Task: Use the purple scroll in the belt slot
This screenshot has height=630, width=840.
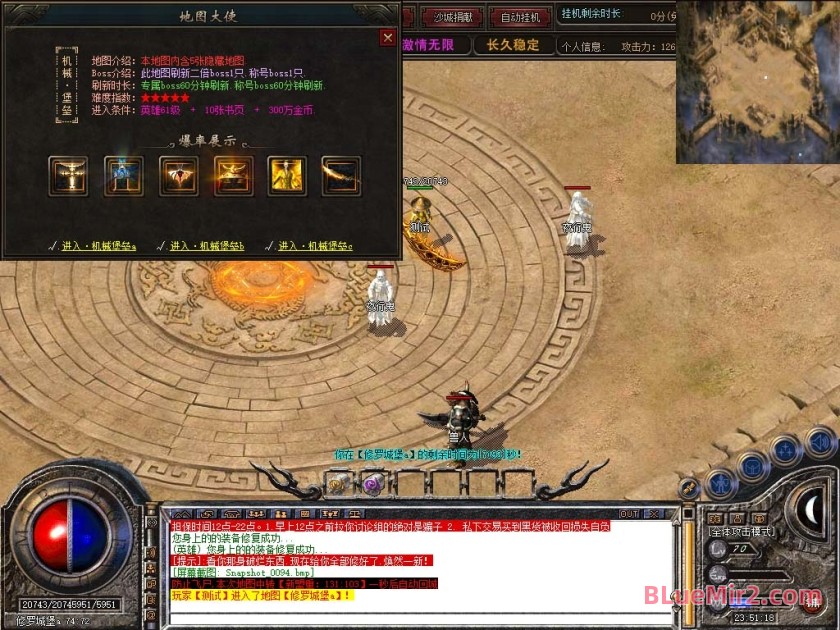Action: point(372,484)
